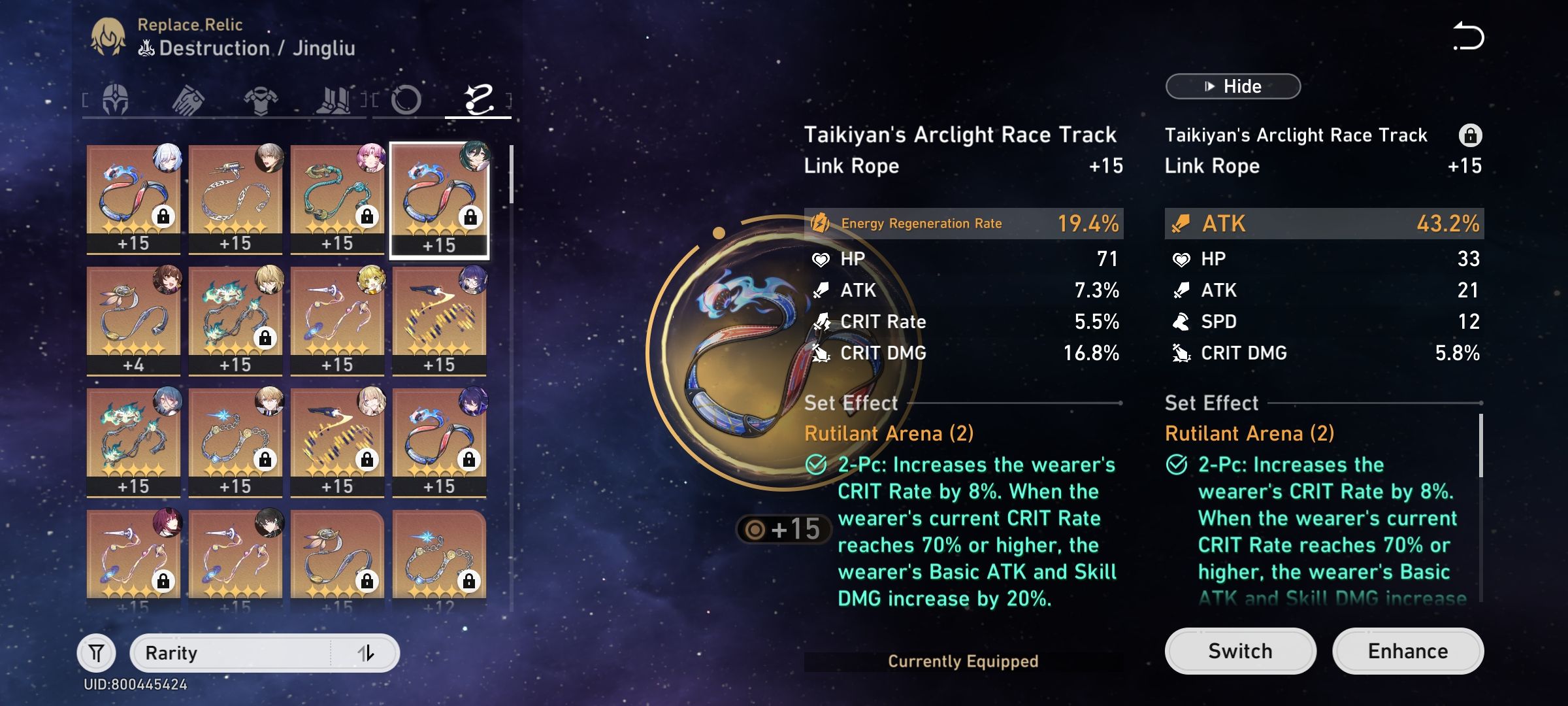1568x706 pixels.
Task: Switch to the Planar Sphere tab
Action: 405,99
